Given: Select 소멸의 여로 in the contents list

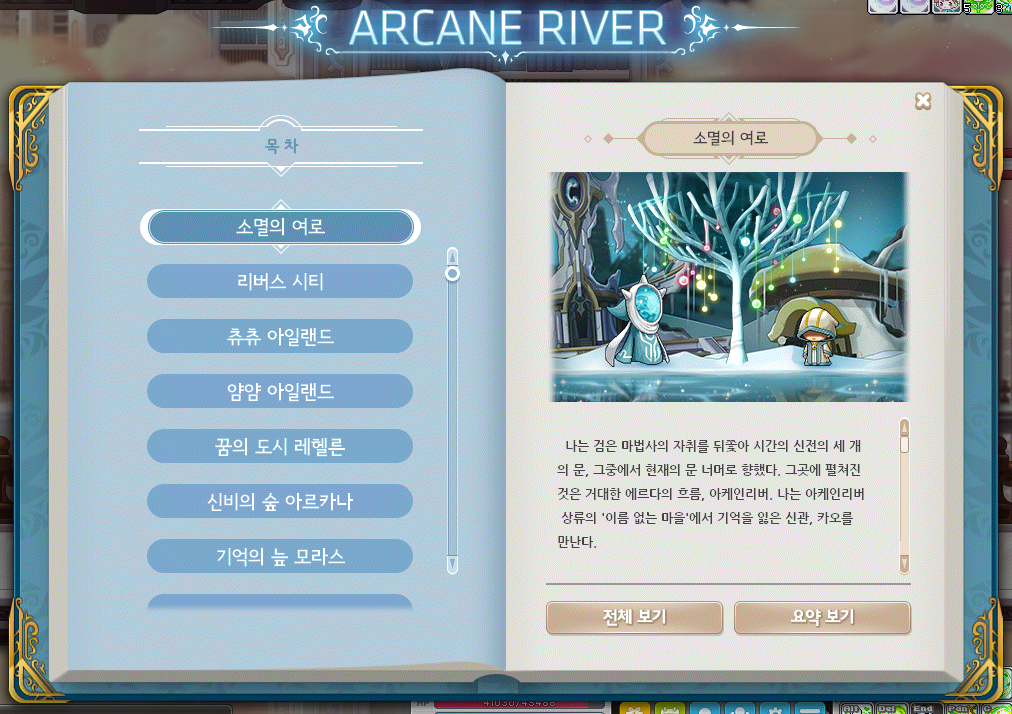Looking at the screenshot, I should click(280, 227).
